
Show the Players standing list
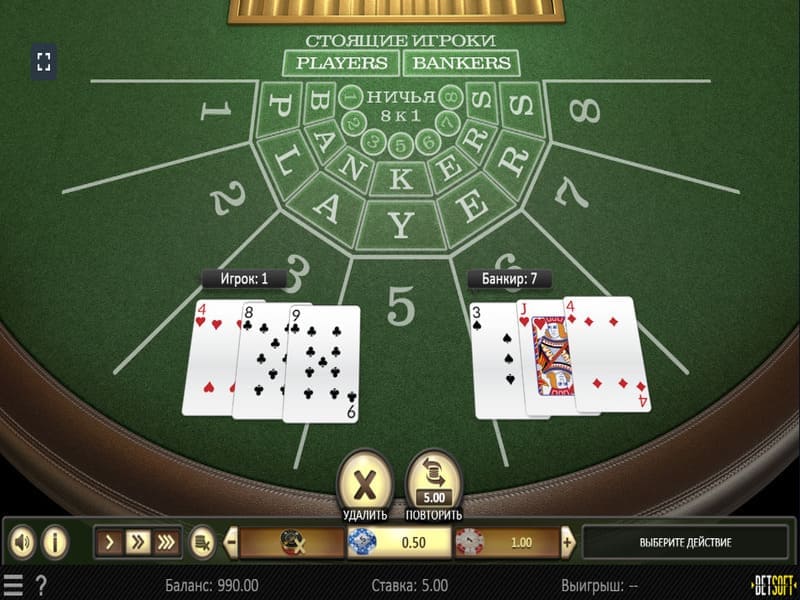(x=340, y=63)
